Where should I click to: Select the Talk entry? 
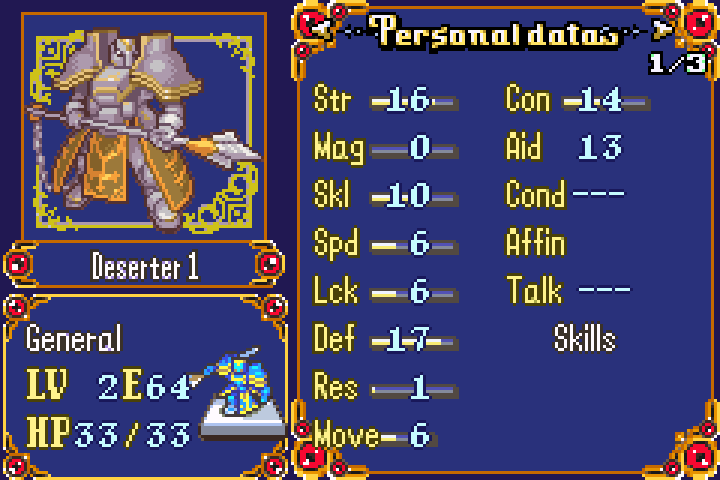pos(568,292)
